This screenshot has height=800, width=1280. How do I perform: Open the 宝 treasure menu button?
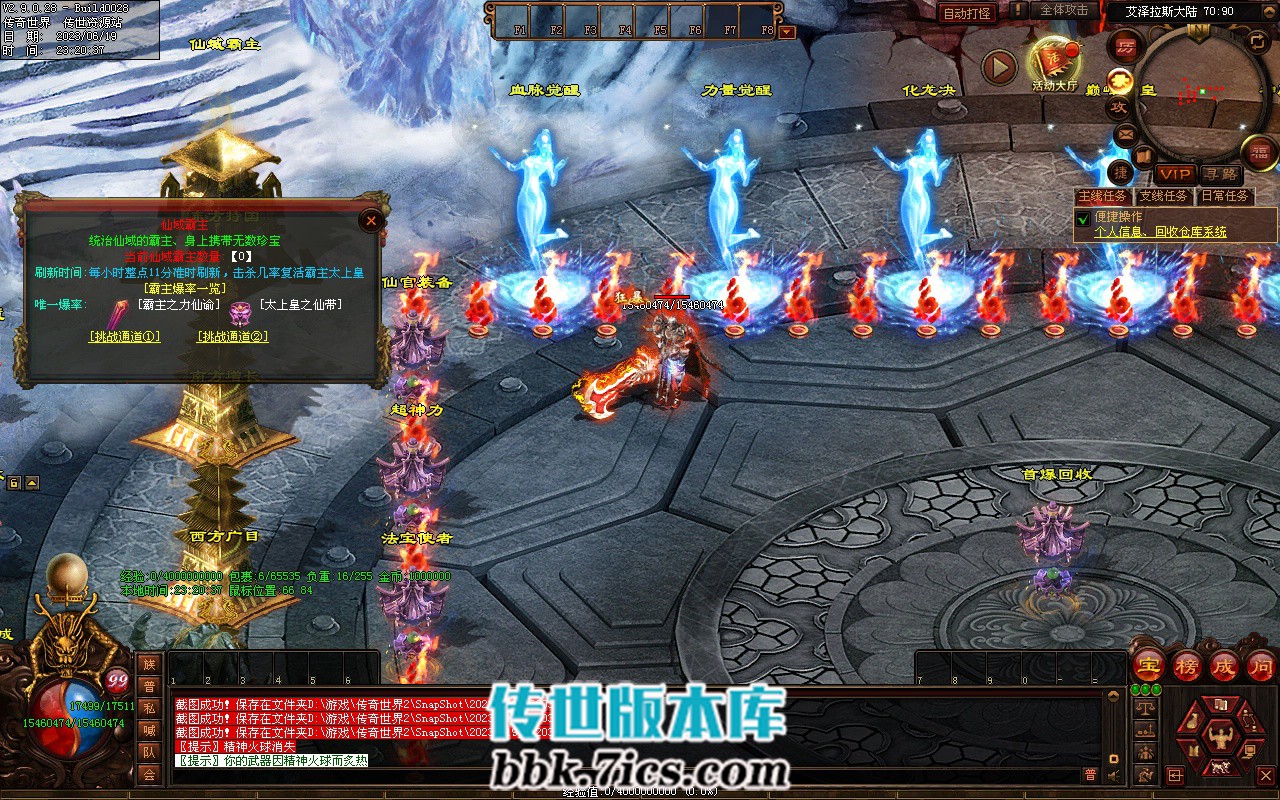[1148, 665]
